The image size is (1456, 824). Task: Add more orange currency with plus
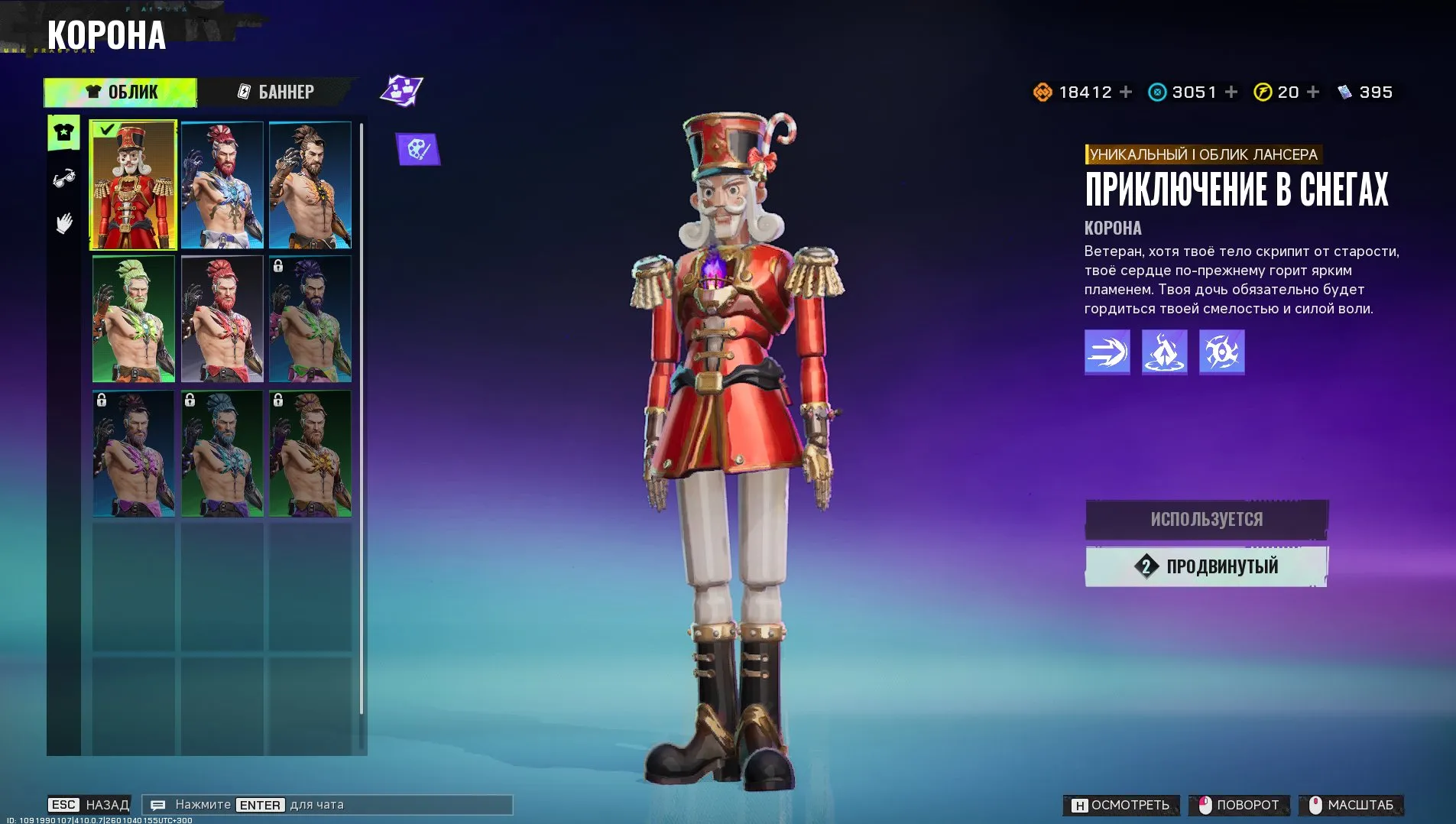tap(1126, 92)
